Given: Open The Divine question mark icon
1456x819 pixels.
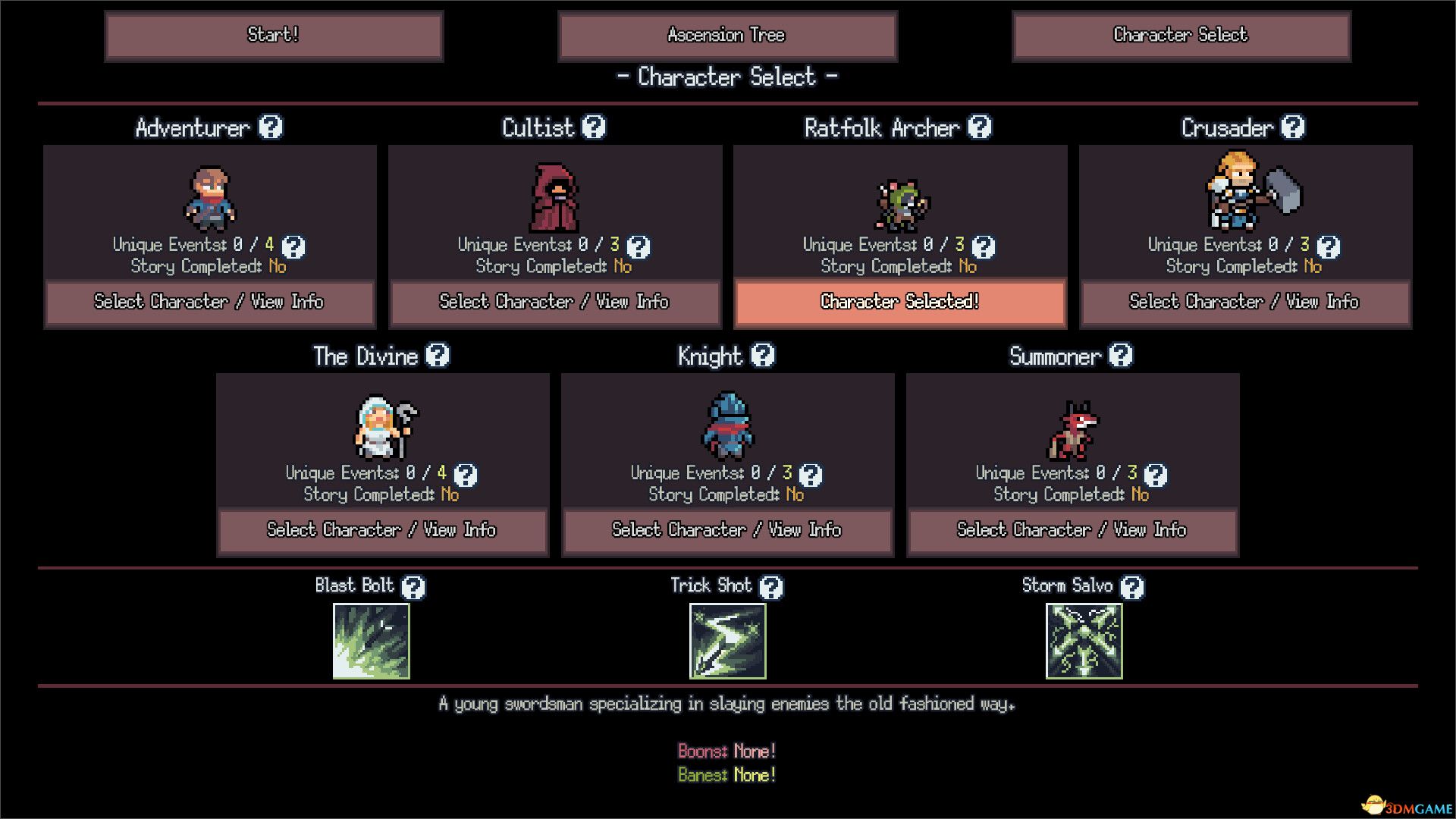Looking at the screenshot, I should coord(438,355).
